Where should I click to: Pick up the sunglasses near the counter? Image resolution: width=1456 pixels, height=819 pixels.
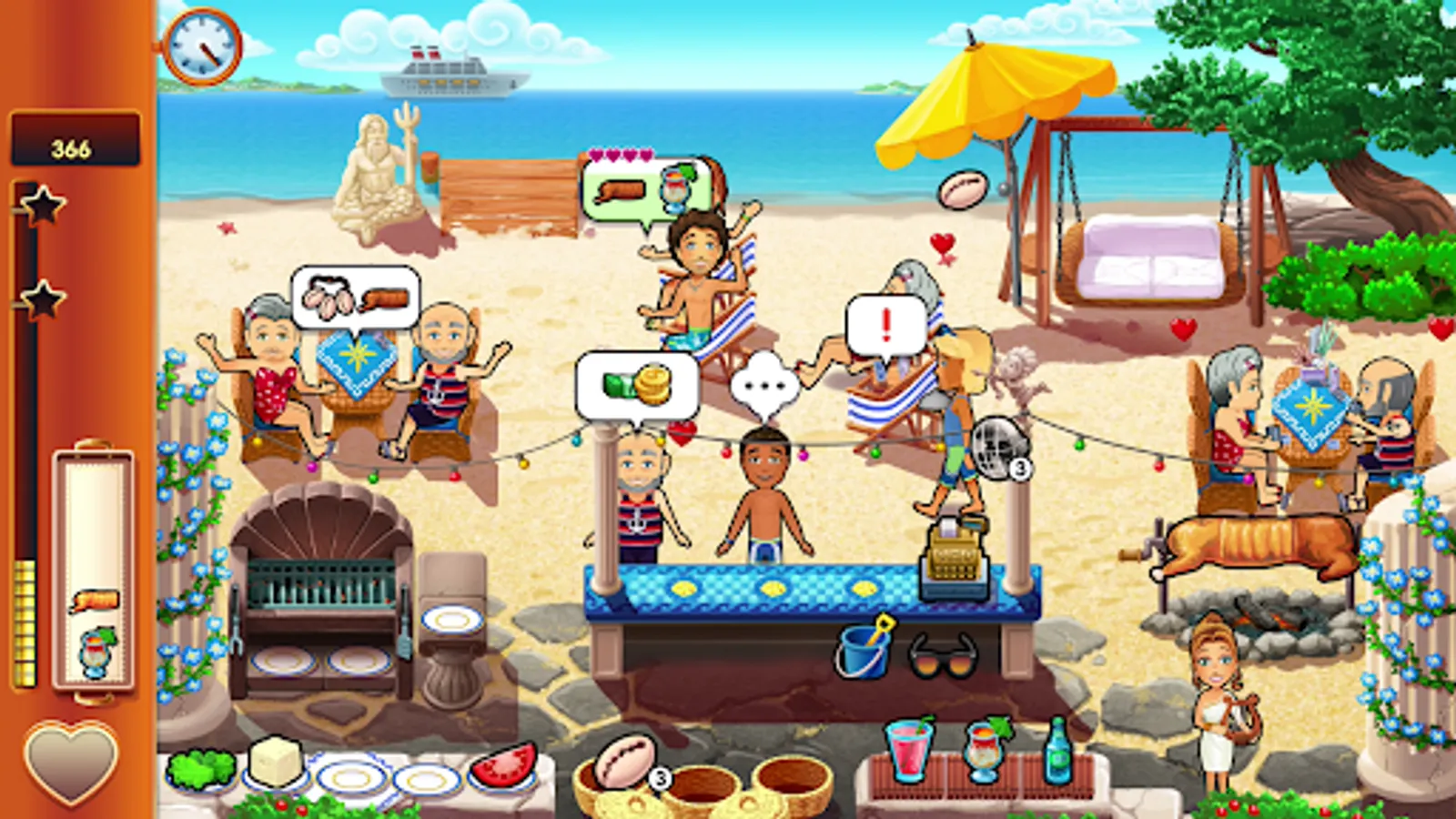click(x=942, y=657)
